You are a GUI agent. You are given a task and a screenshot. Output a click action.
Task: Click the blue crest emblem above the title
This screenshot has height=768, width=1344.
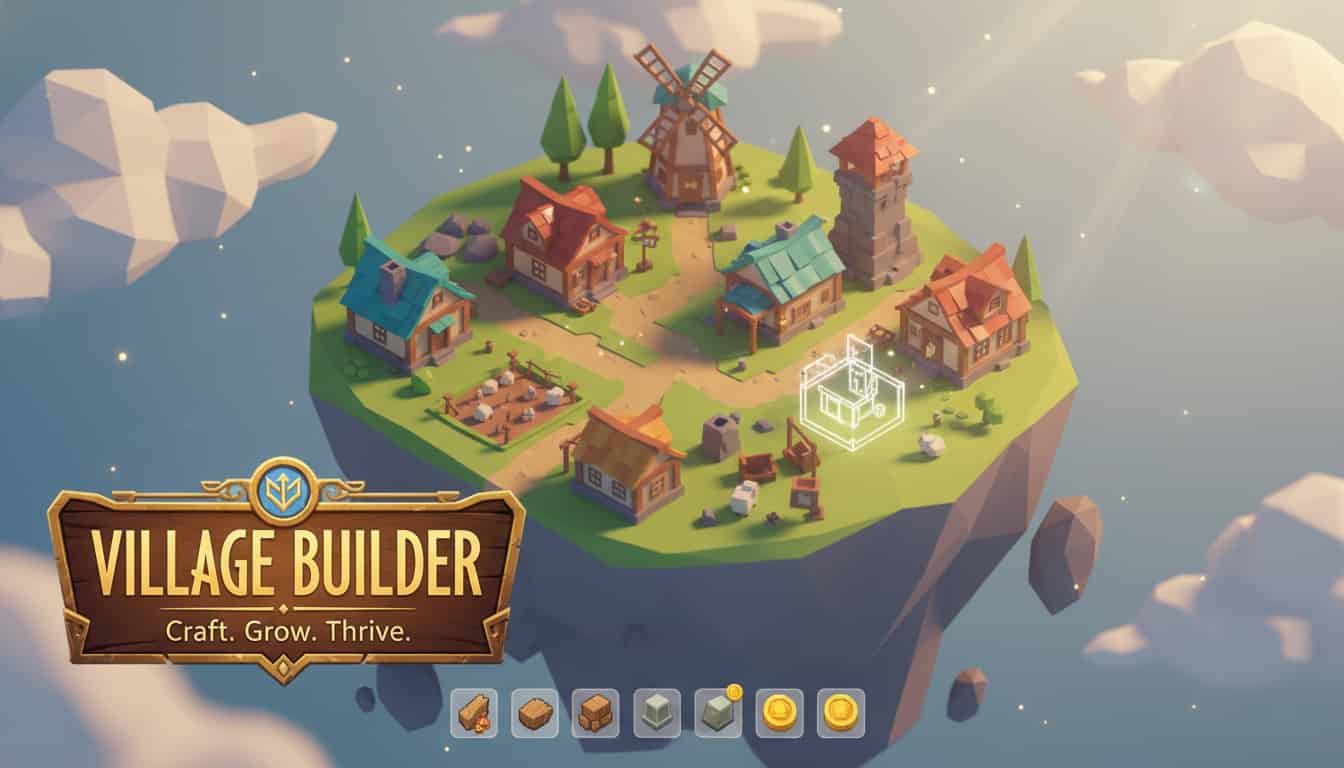(283, 490)
